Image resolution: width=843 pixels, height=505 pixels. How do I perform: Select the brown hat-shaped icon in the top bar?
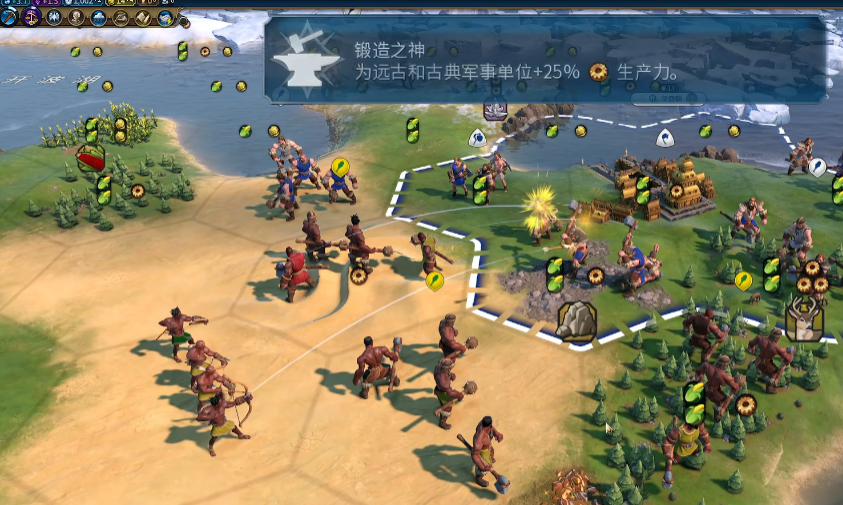click(121, 17)
